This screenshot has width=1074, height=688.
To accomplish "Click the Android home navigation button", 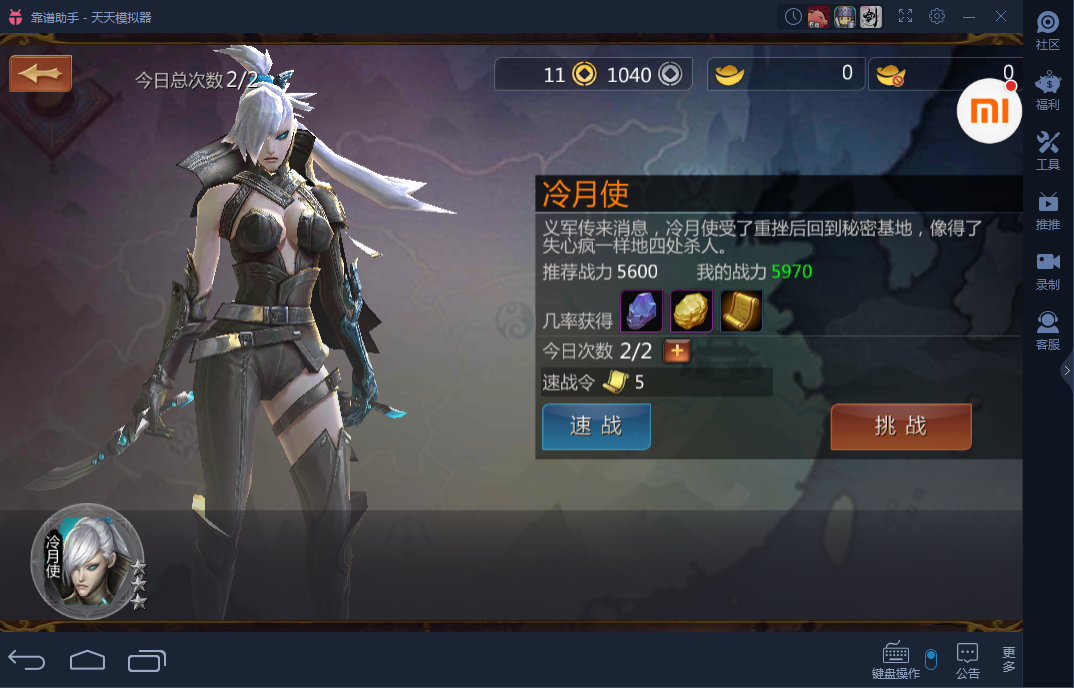I will [87, 660].
